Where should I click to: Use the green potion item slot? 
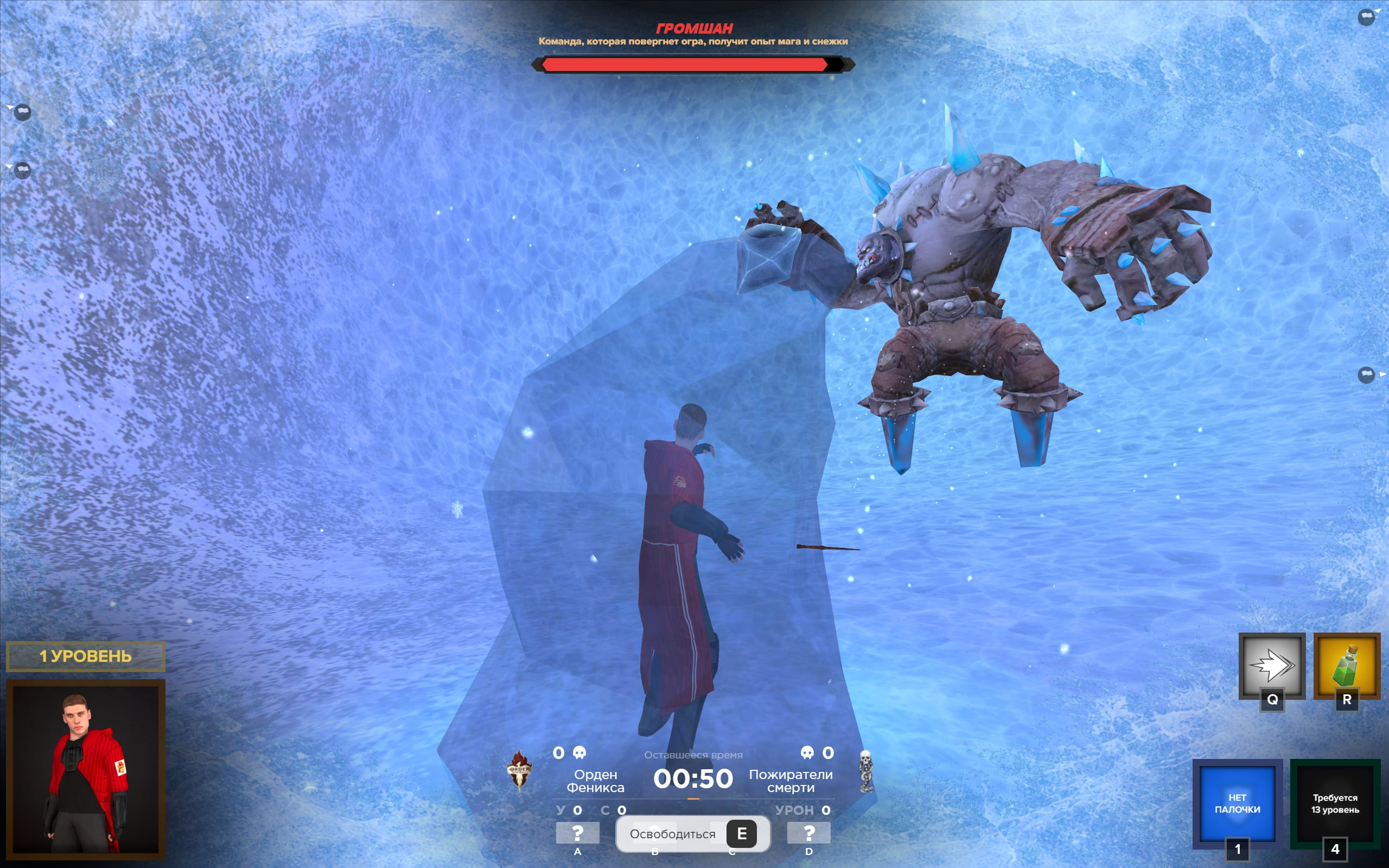[1347, 665]
